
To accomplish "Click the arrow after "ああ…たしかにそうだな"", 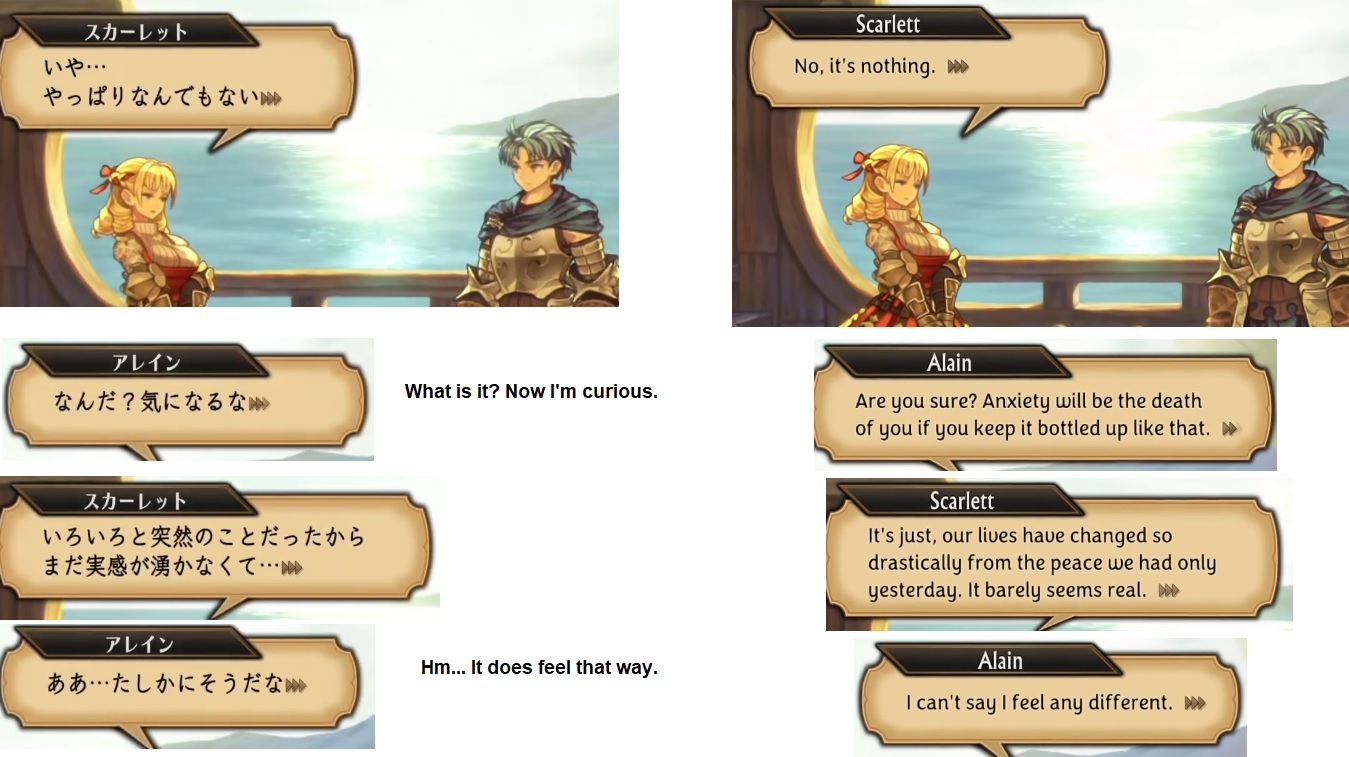I will [295, 686].
